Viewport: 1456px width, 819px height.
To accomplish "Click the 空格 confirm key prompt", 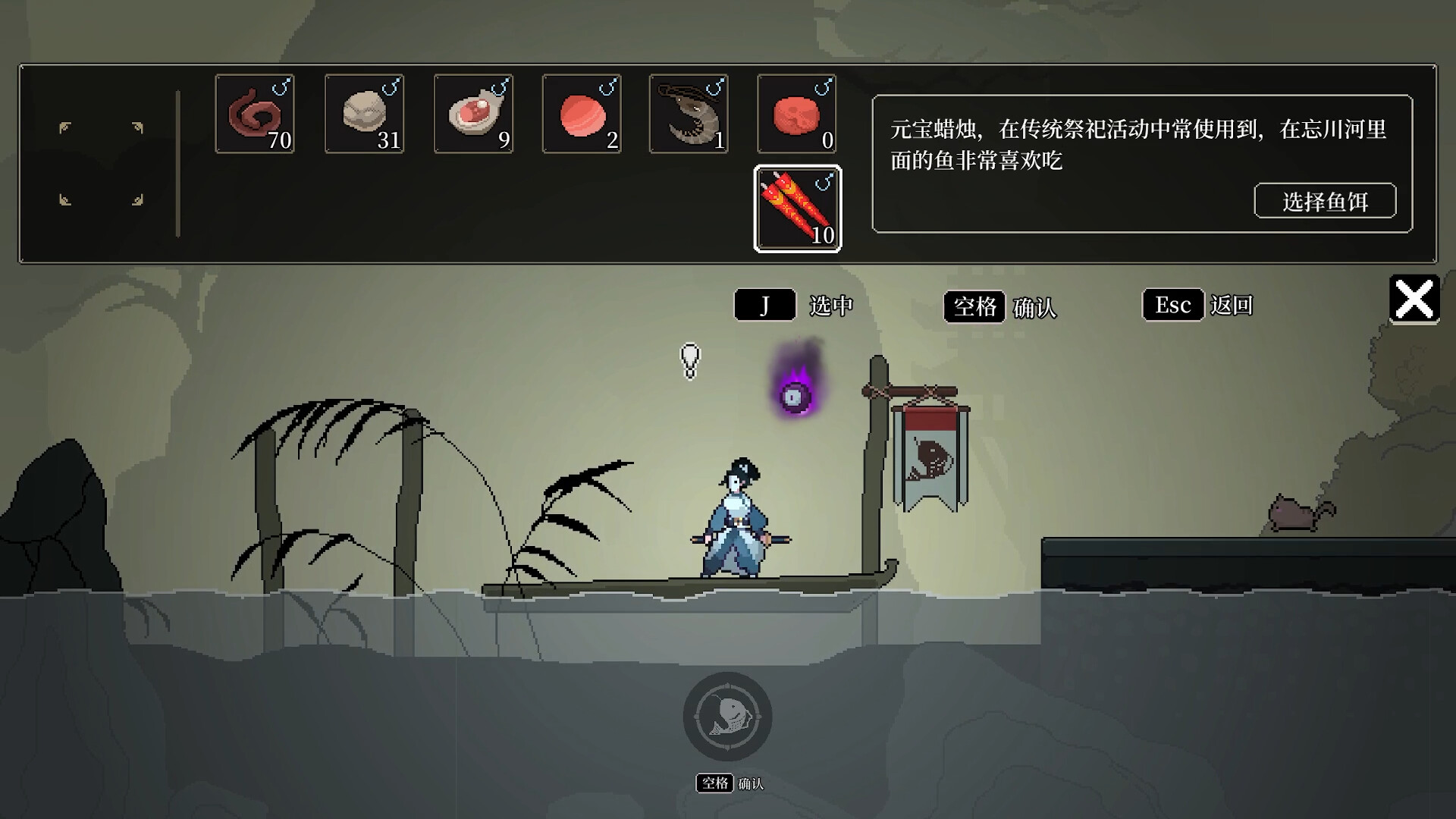I will coord(977,305).
